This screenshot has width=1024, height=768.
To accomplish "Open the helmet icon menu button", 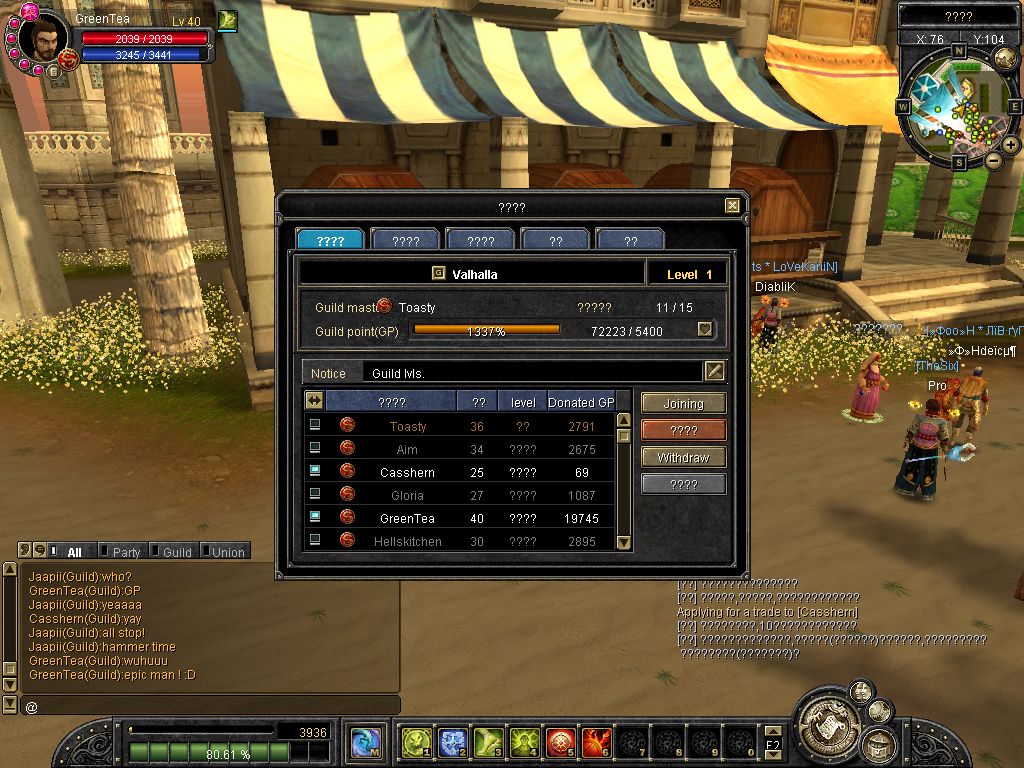I will coord(879,743).
